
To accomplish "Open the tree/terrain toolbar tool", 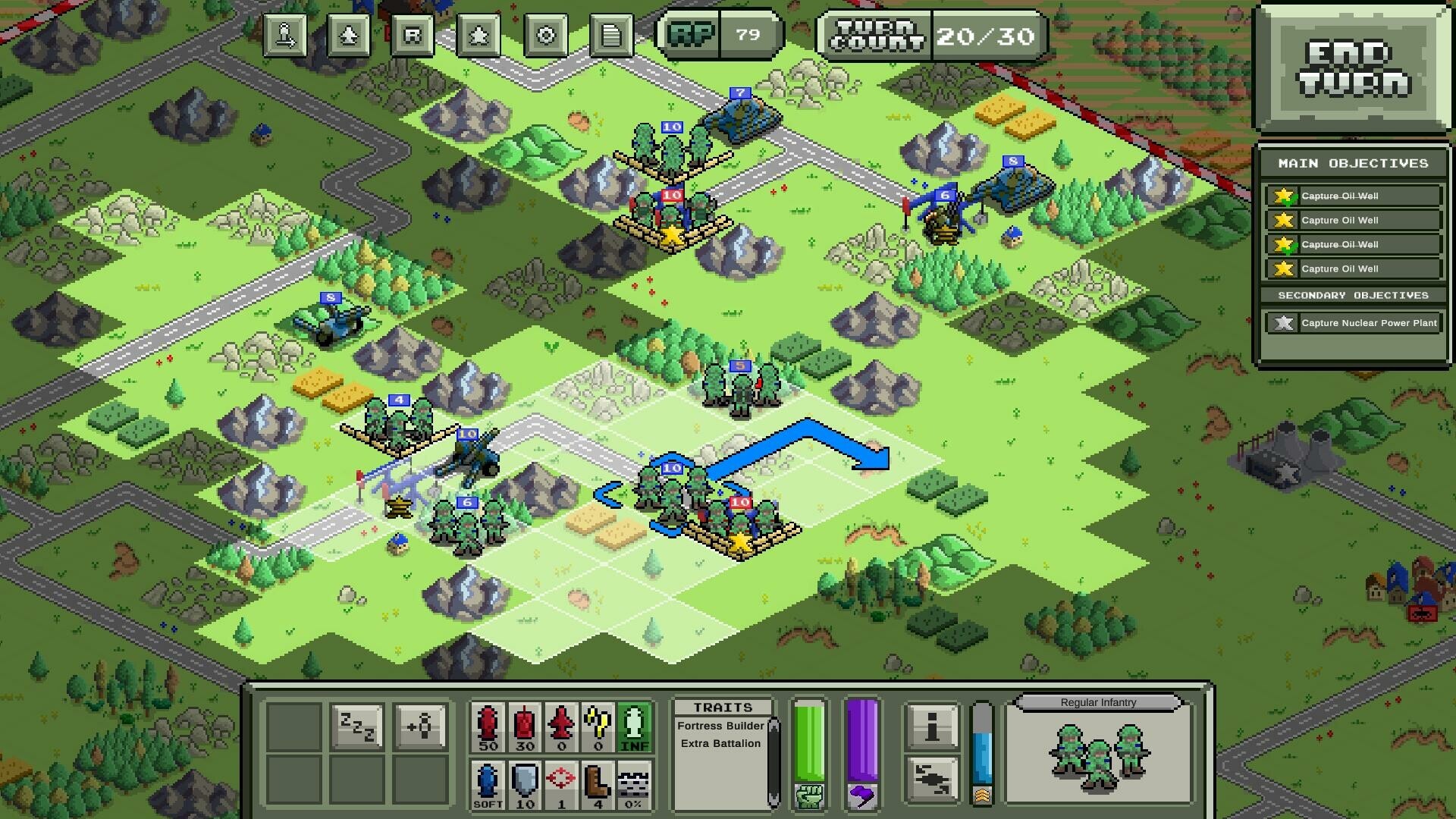I will 349,36.
